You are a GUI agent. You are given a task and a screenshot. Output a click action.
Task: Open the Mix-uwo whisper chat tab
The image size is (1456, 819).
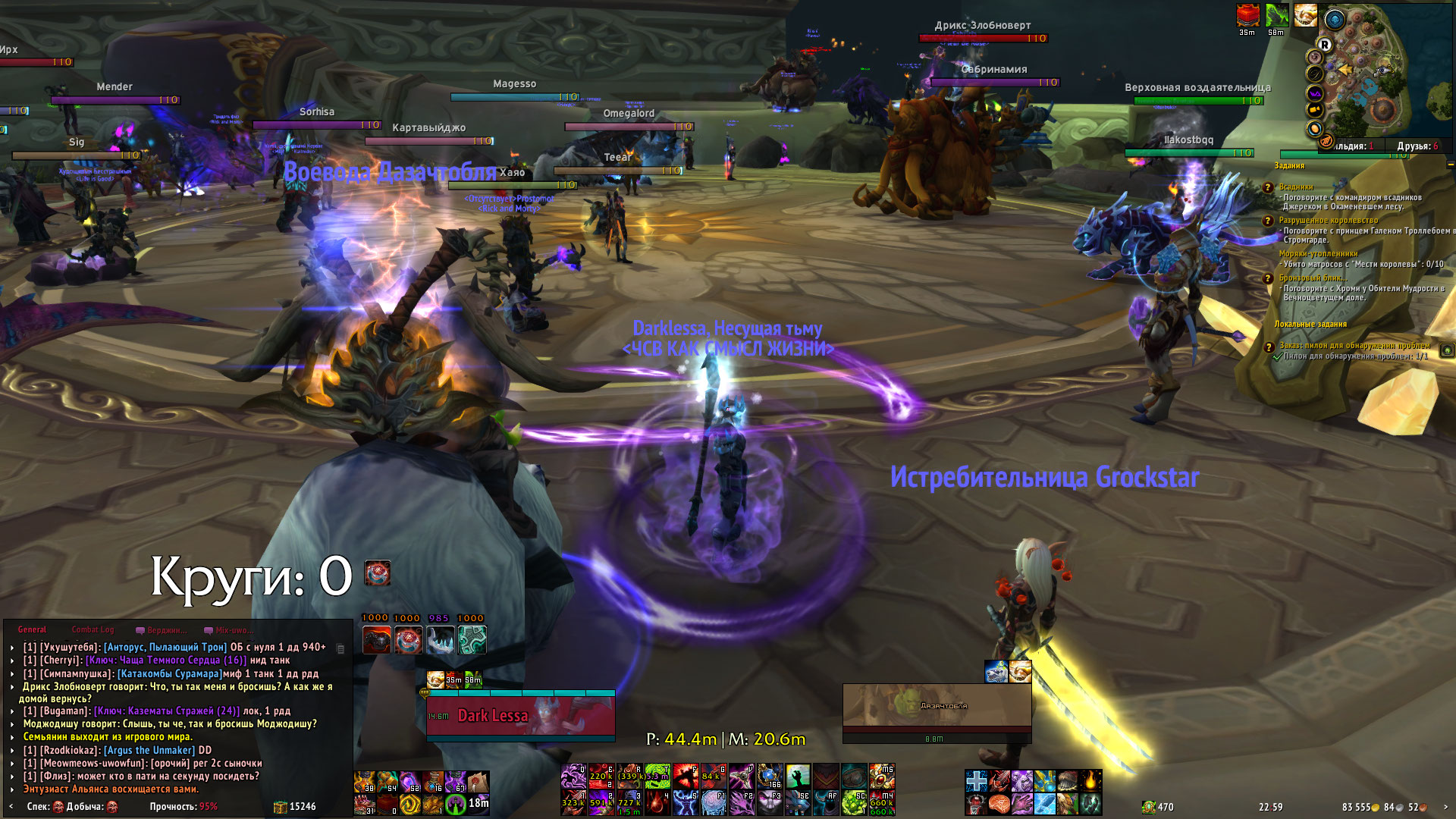pos(229,630)
